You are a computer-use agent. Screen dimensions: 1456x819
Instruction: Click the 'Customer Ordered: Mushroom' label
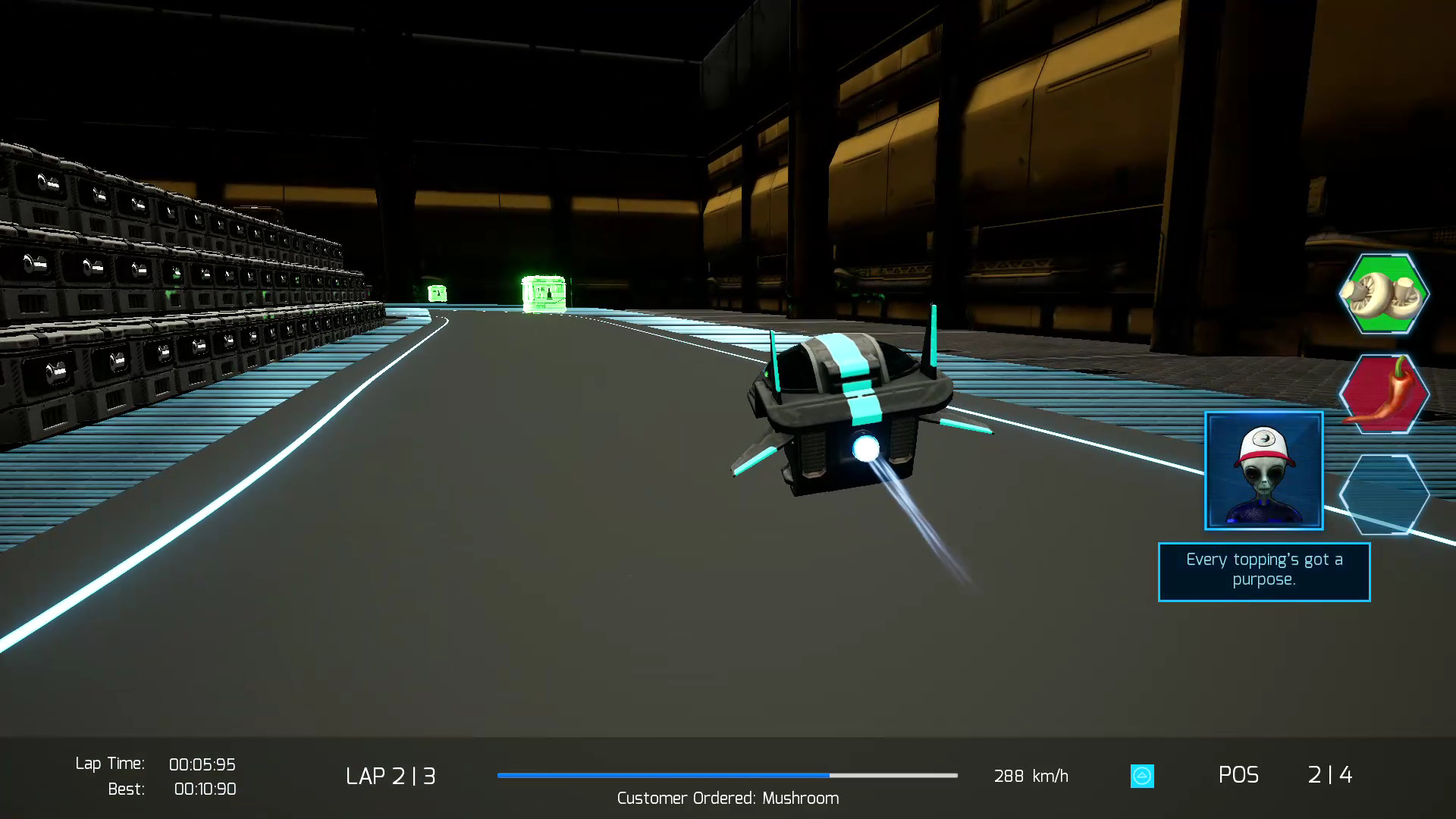pyautogui.click(x=726, y=798)
